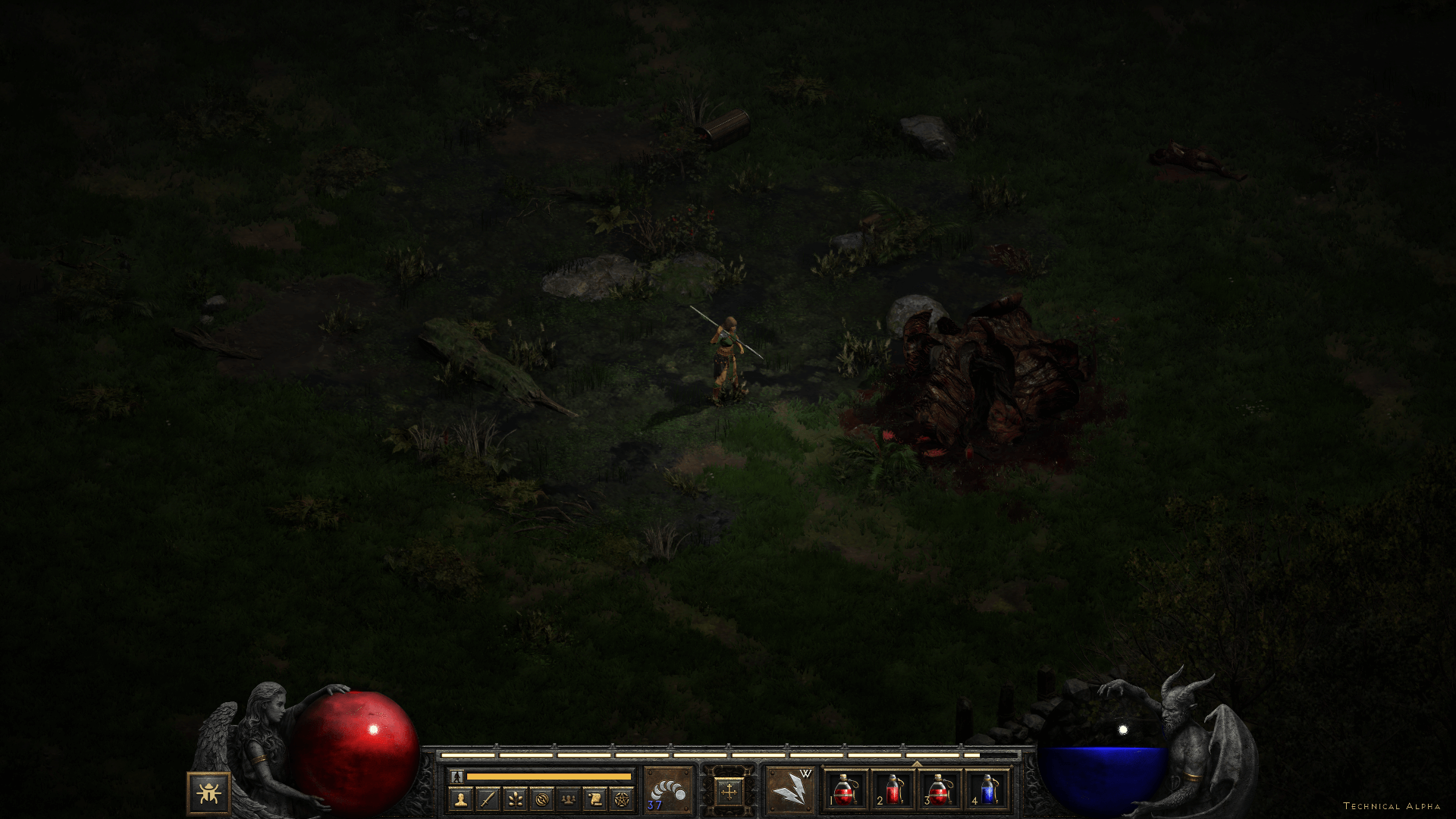Open the party screen with three figures
Image resolution: width=1456 pixels, height=819 pixels.
click(568, 799)
